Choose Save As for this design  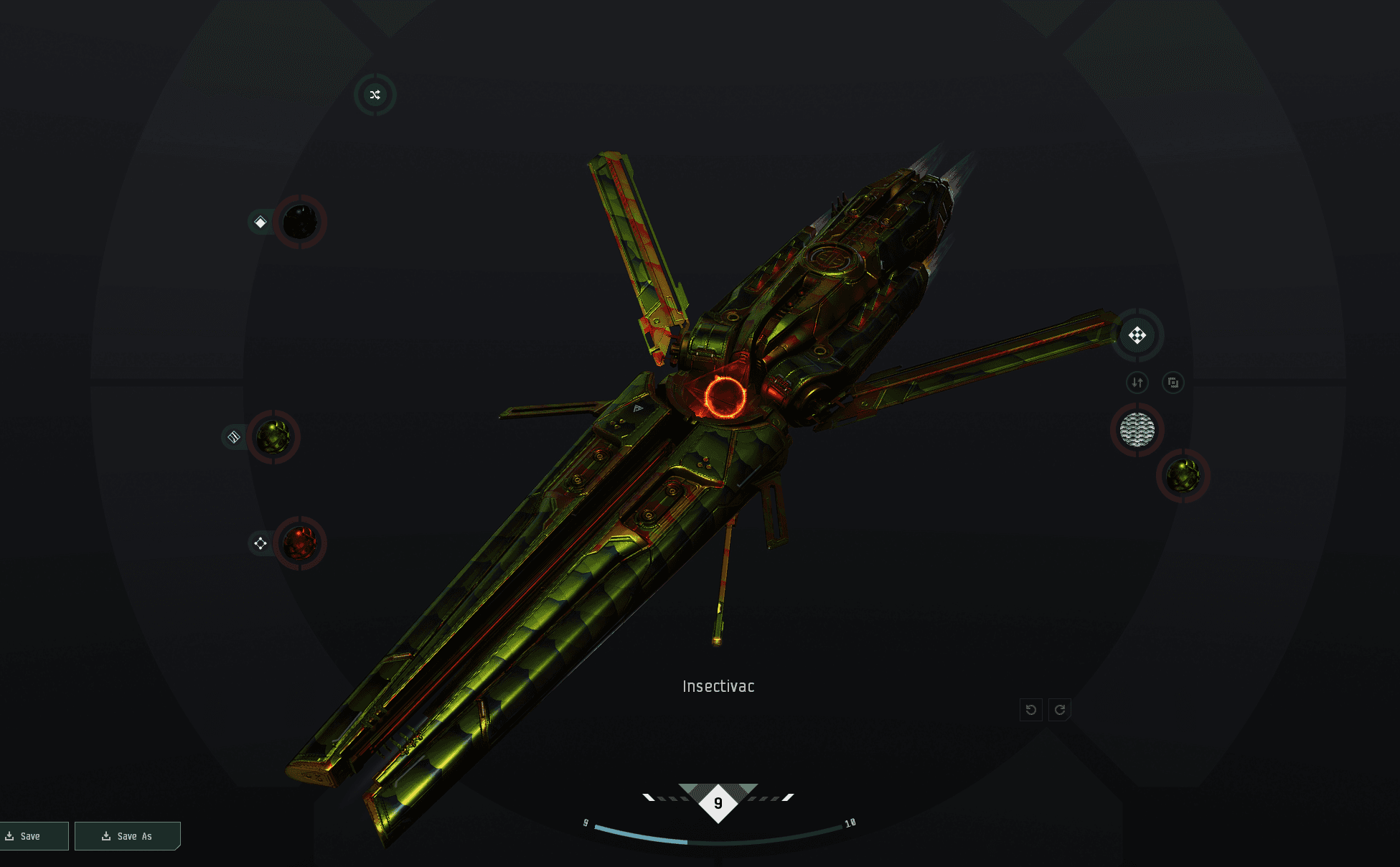click(x=127, y=836)
